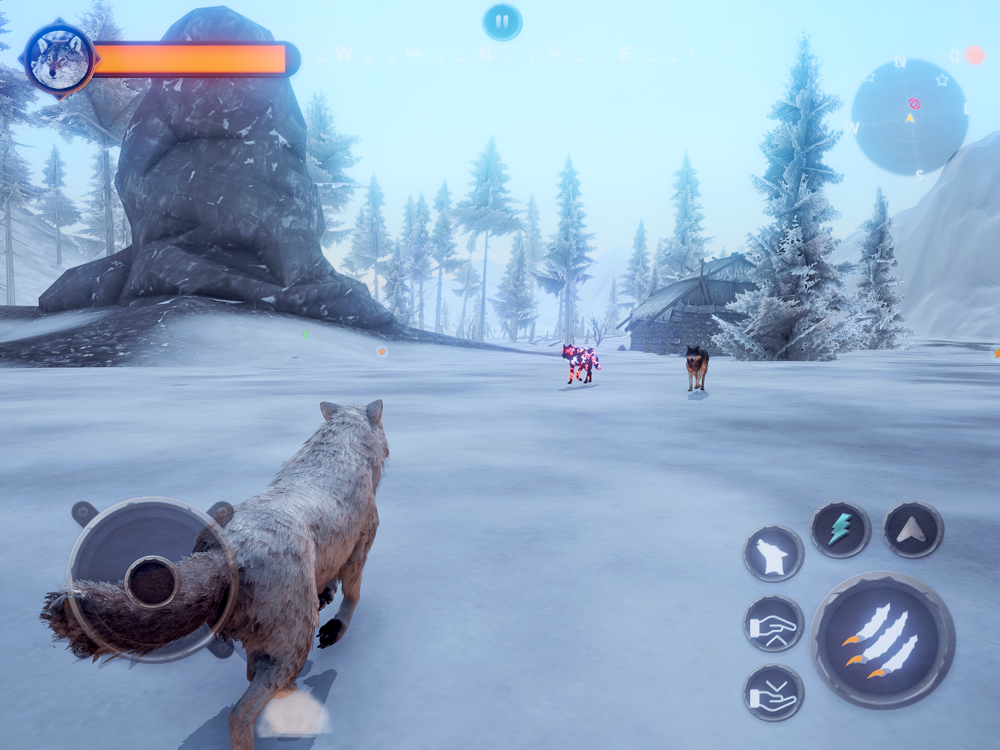Howl with the wolf head button
Image resolution: width=1000 pixels, height=750 pixels.
point(773,554)
